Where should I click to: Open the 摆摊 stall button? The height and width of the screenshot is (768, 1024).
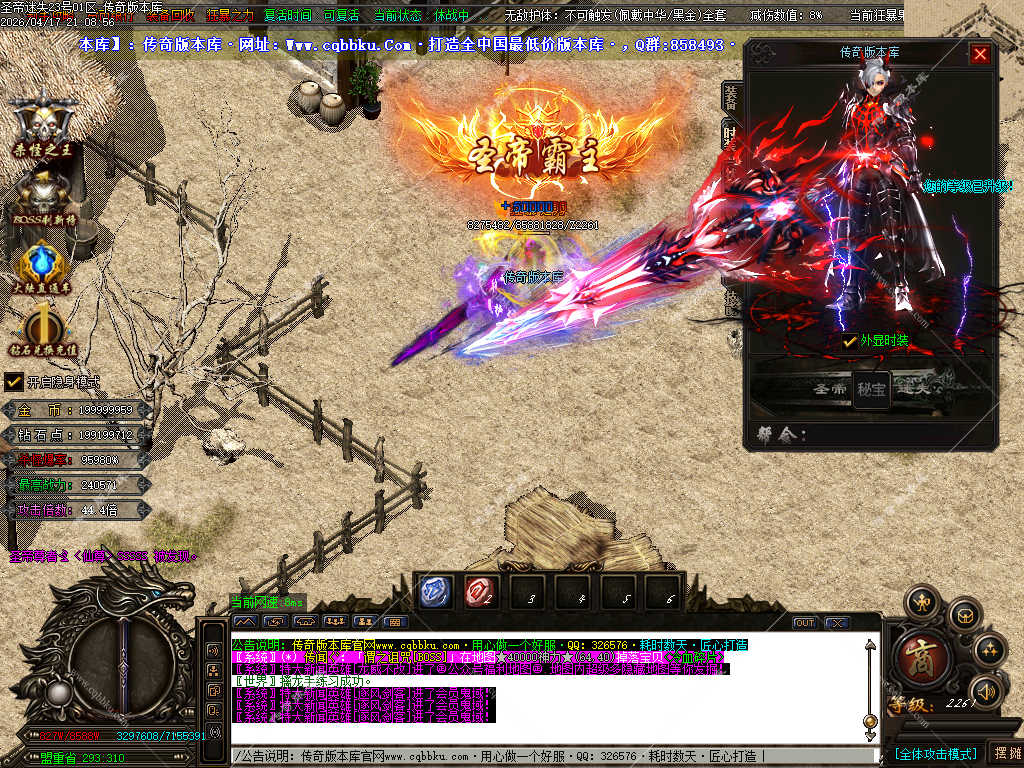(1006, 753)
